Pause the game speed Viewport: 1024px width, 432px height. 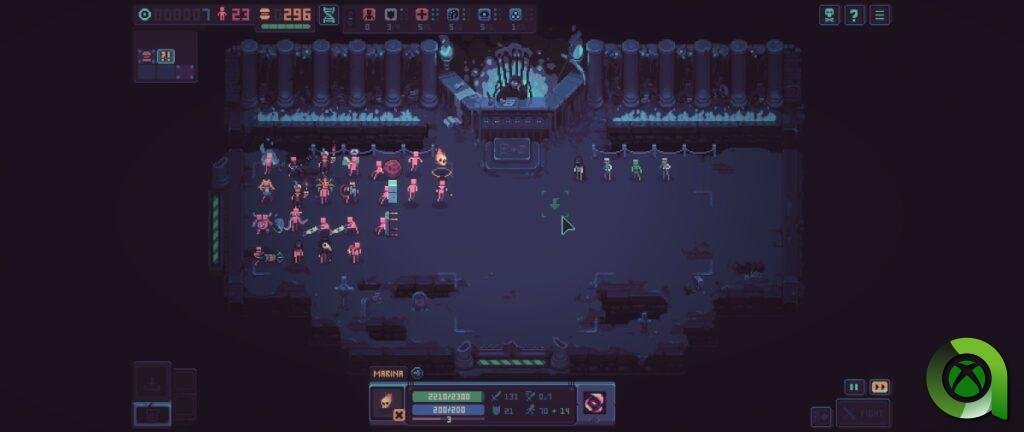tap(854, 387)
